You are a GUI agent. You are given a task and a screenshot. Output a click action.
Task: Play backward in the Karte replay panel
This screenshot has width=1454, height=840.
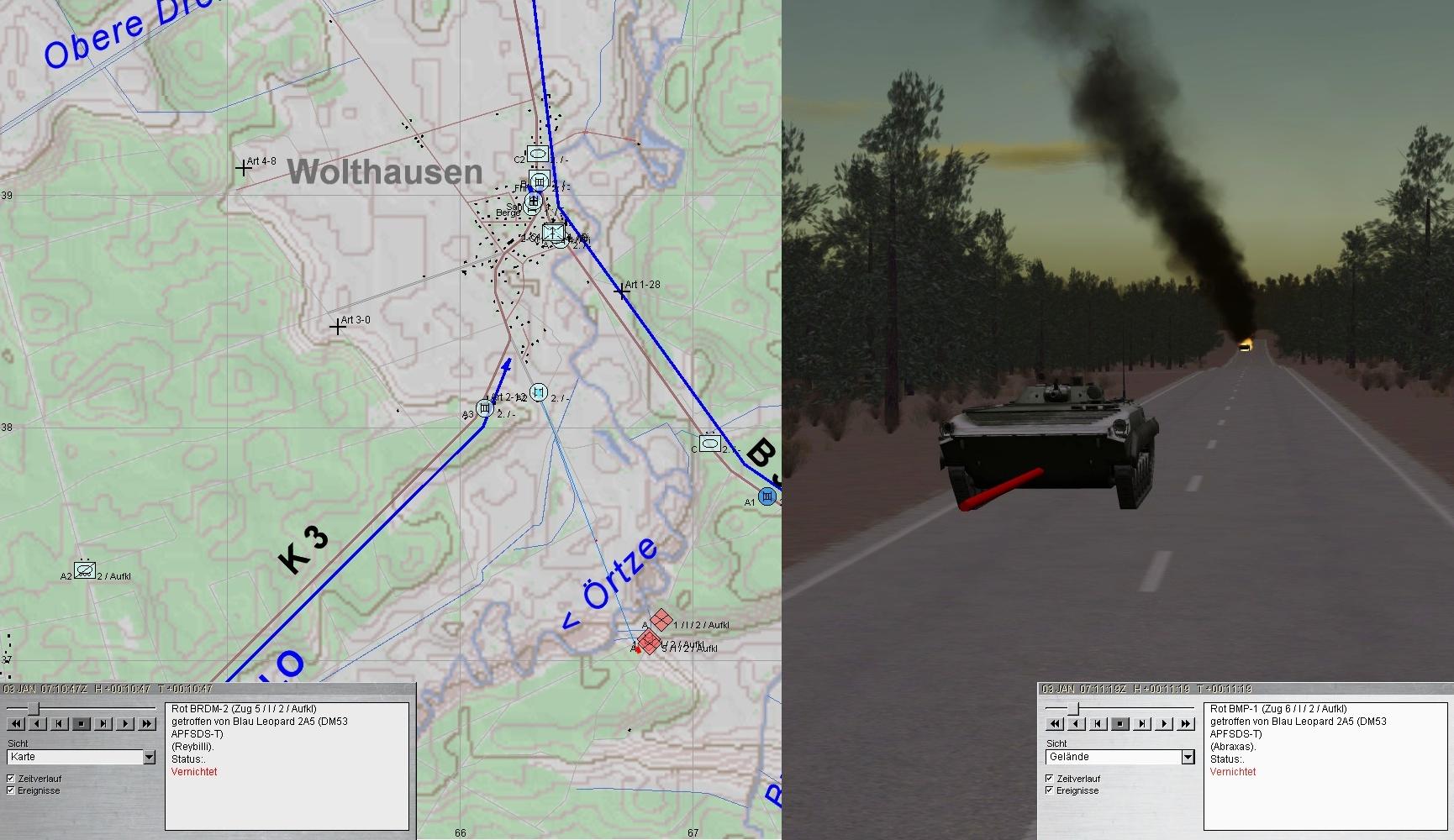pyautogui.click(x=38, y=723)
